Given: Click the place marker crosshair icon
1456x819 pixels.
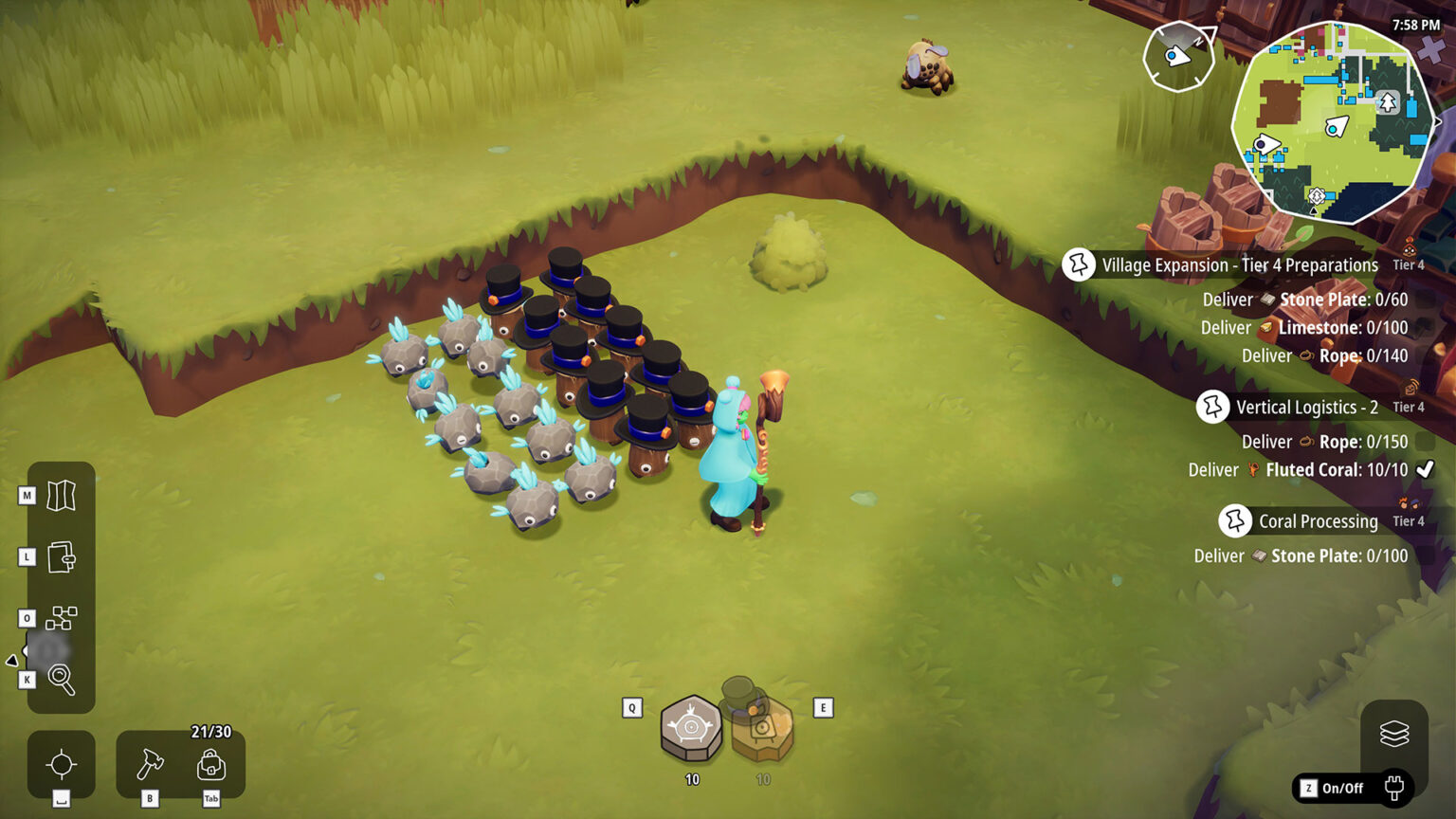Looking at the screenshot, I should [62, 763].
